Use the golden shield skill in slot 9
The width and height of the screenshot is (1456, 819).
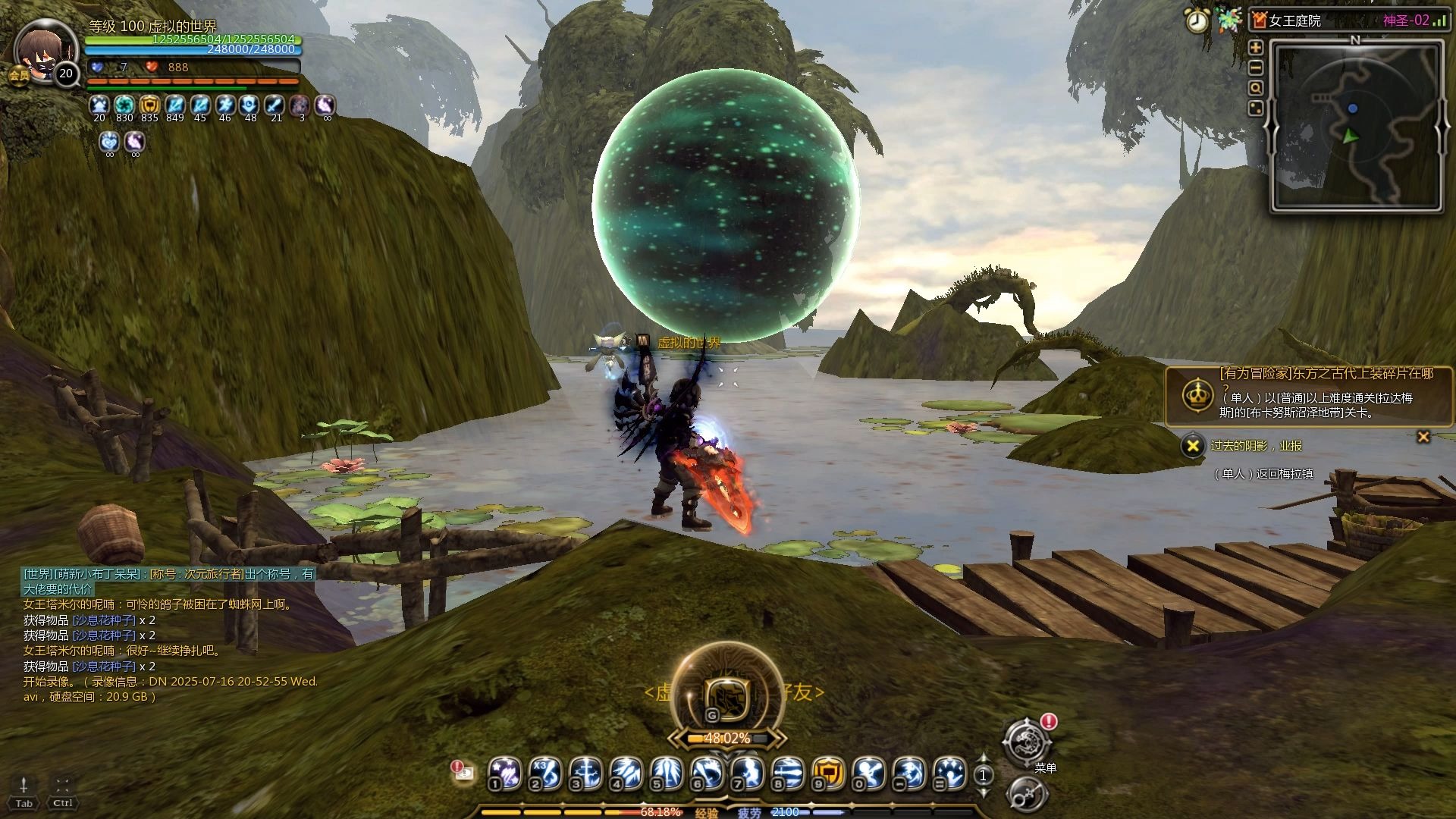tap(828, 773)
